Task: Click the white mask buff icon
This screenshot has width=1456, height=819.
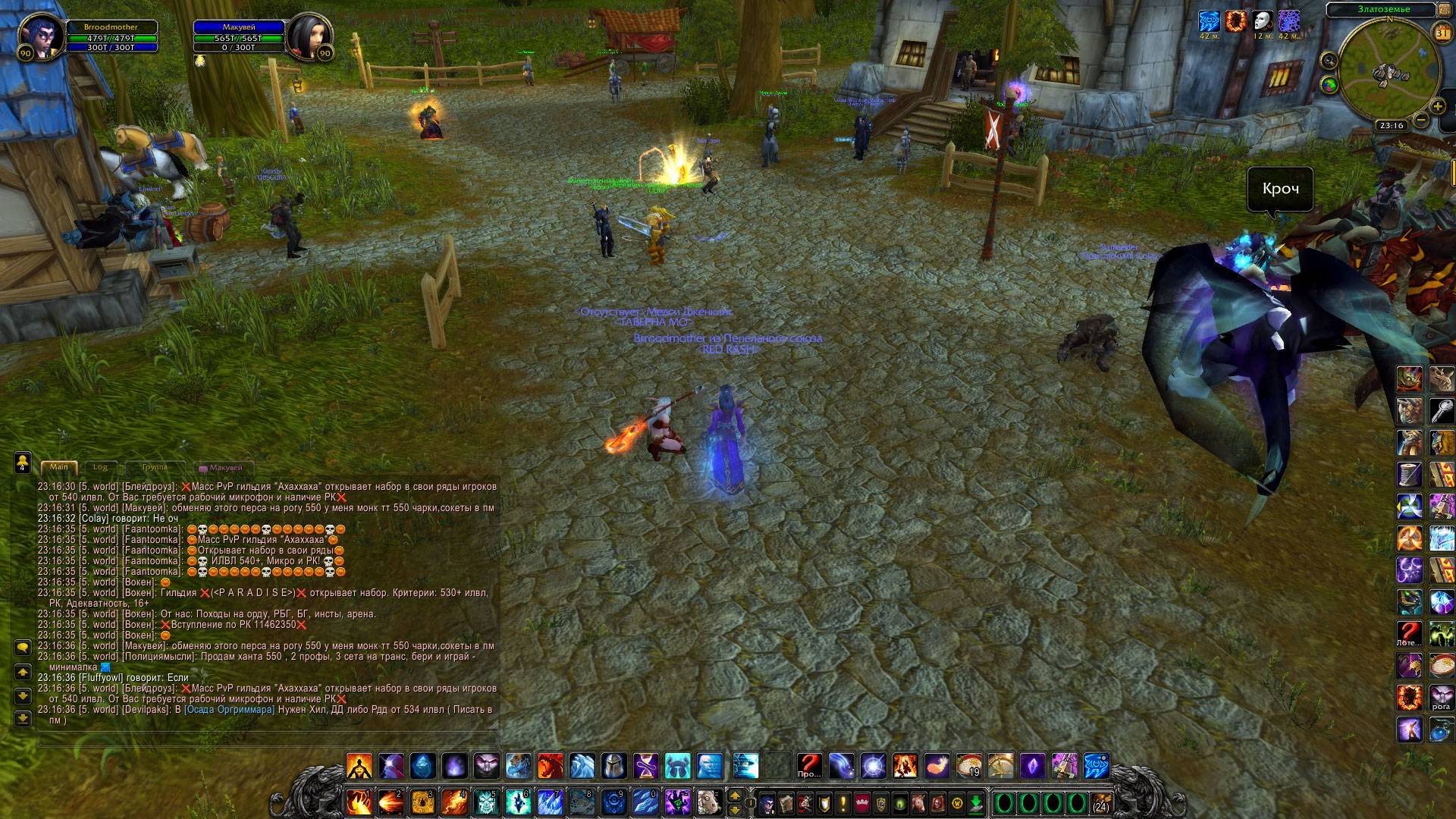Action: pyautogui.click(x=1262, y=20)
